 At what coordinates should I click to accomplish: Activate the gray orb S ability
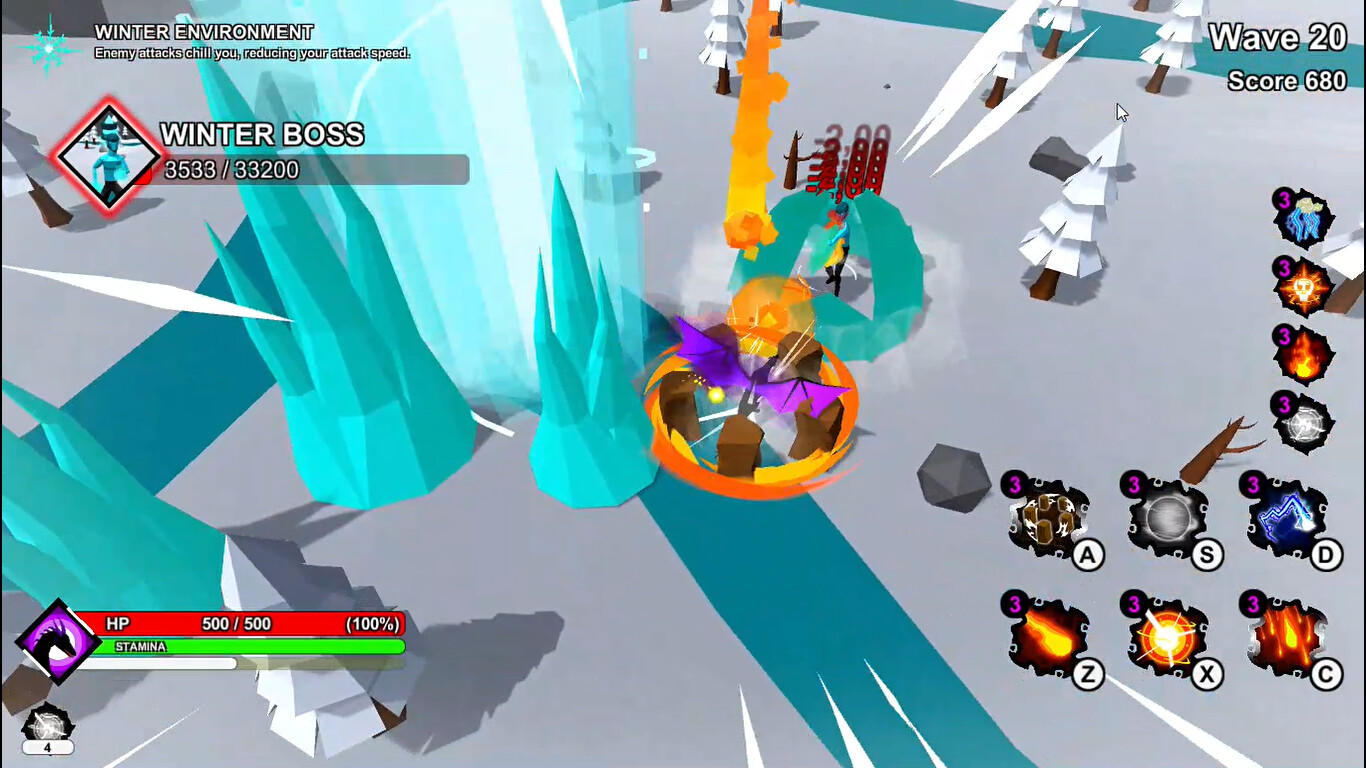tap(1167, 517)
